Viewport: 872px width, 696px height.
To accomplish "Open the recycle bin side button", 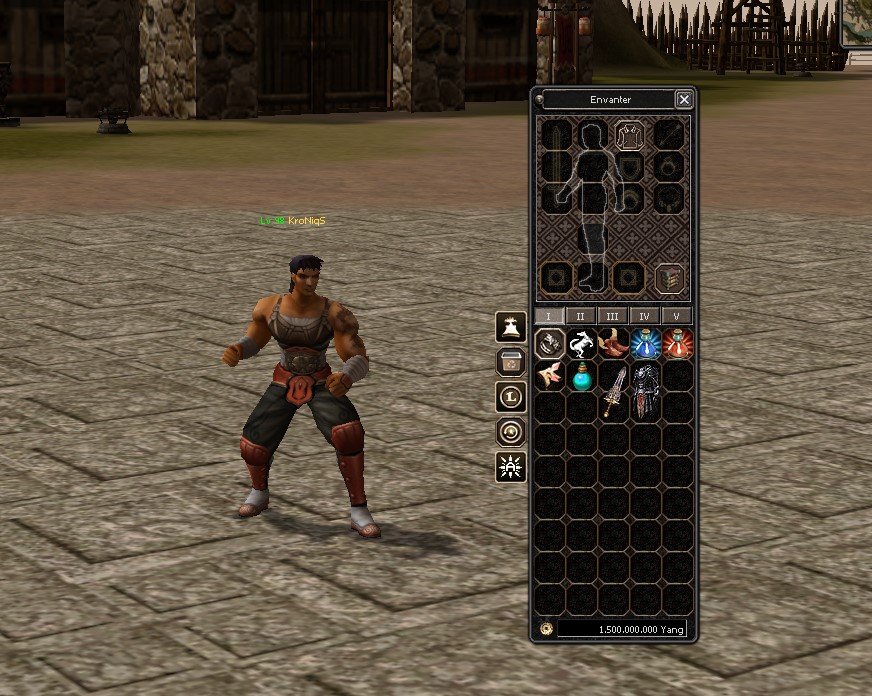I will (x=511, y=361).
